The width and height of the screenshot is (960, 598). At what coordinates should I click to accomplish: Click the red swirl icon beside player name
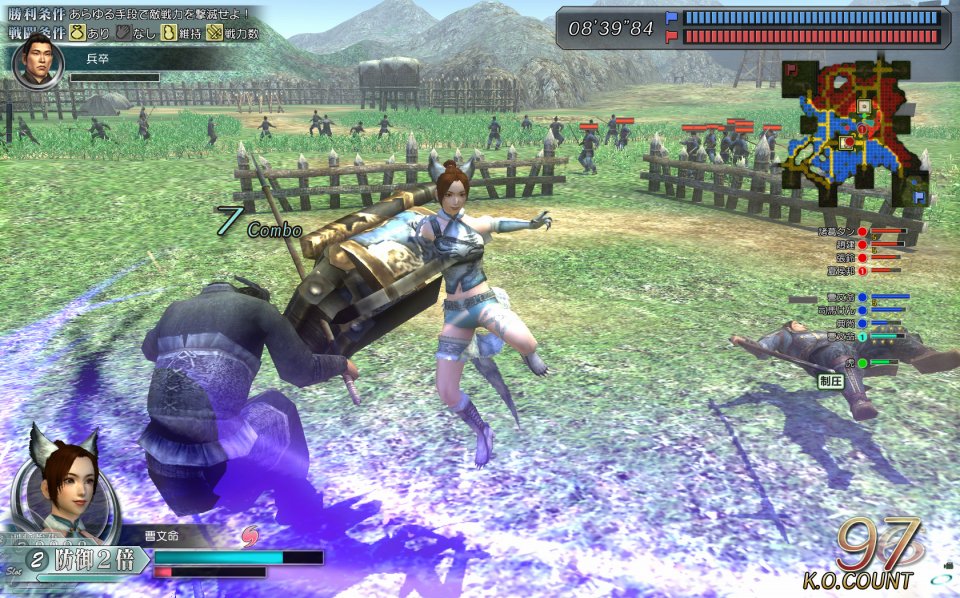pos(249,538)
